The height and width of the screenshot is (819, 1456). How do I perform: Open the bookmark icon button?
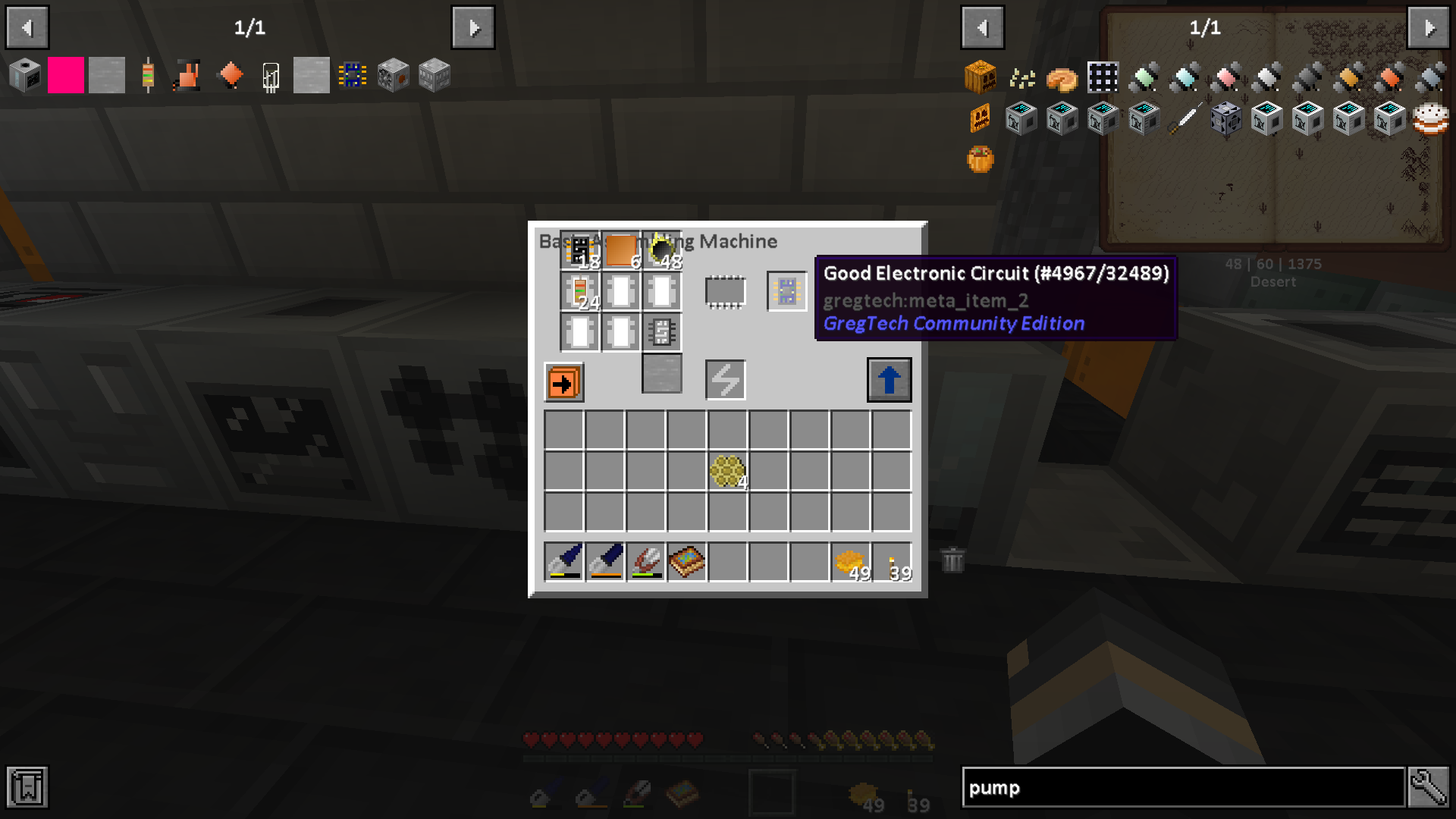tap(27, 788)
